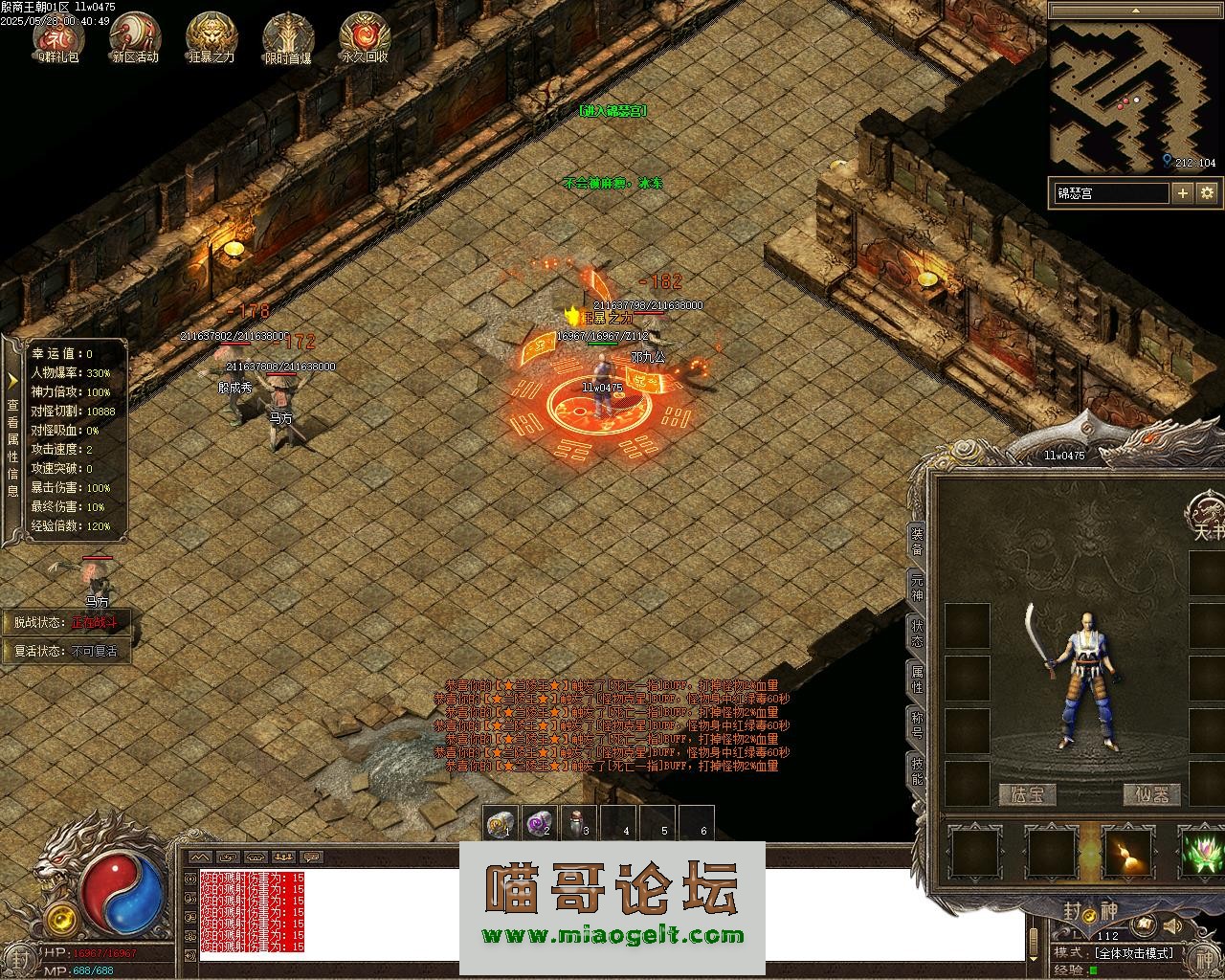Select the golden gourd equipment slot
Screen dimensions: 1225x980
click(x=1128, y=852)
